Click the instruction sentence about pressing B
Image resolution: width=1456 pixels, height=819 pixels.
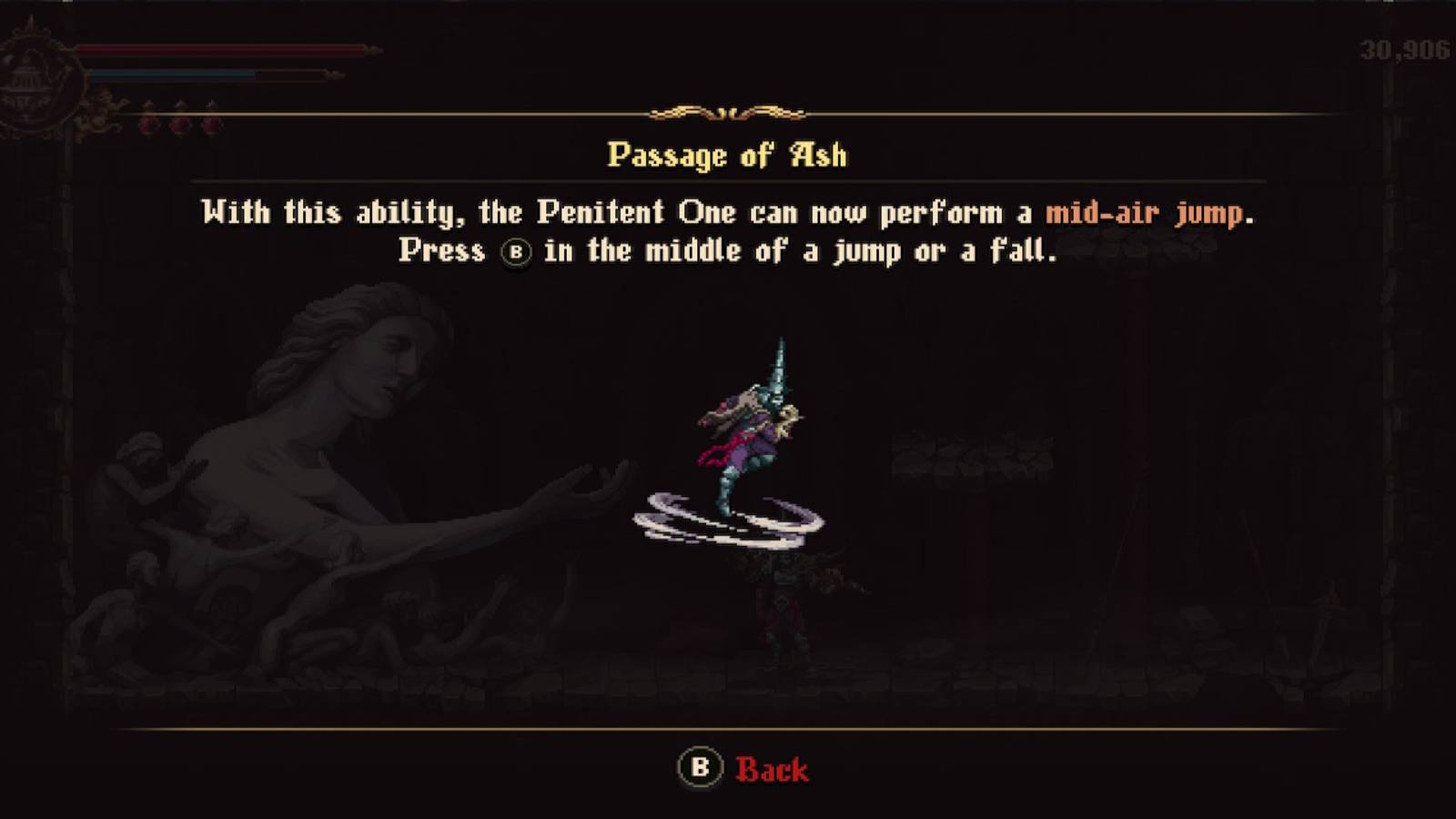click(x=727, y=252)
